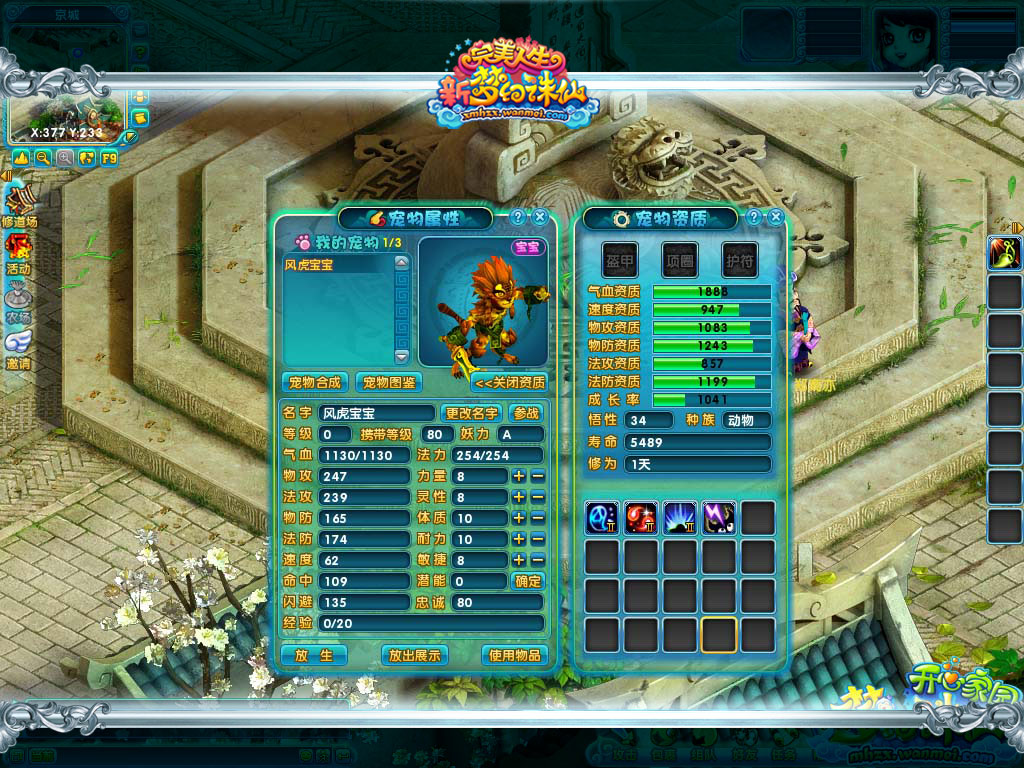Close the 宠物资质 window
The width and height of the screenshot is (1024, 768).
(x=776, y=217)
